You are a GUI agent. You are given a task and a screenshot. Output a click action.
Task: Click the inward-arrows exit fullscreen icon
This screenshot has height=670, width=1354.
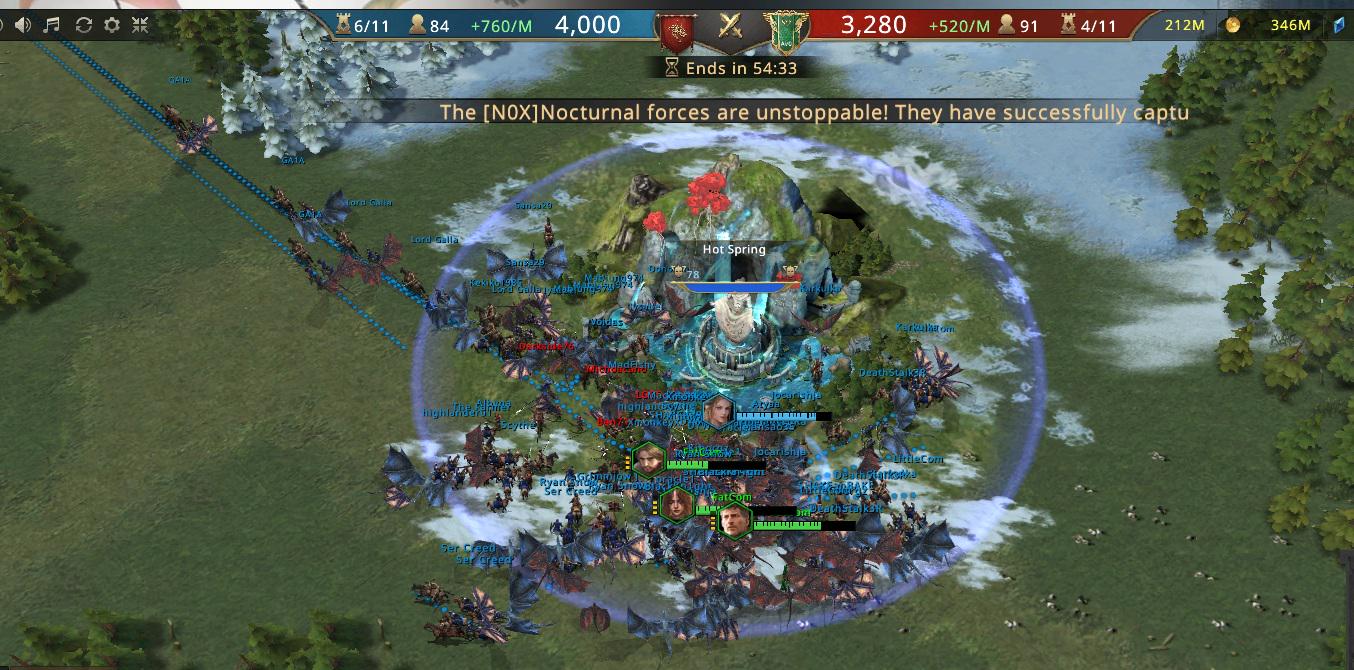(141, 25)
